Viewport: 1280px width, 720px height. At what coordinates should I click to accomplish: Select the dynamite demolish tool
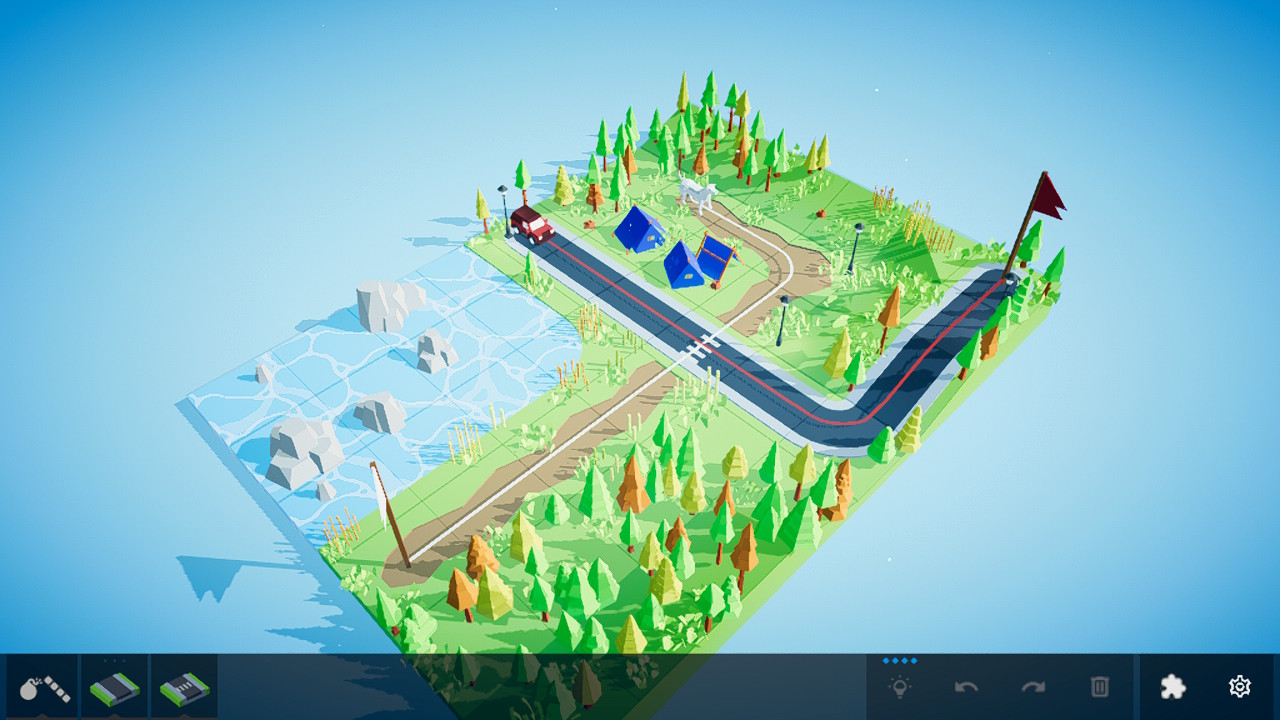click(x=45, y=690)
